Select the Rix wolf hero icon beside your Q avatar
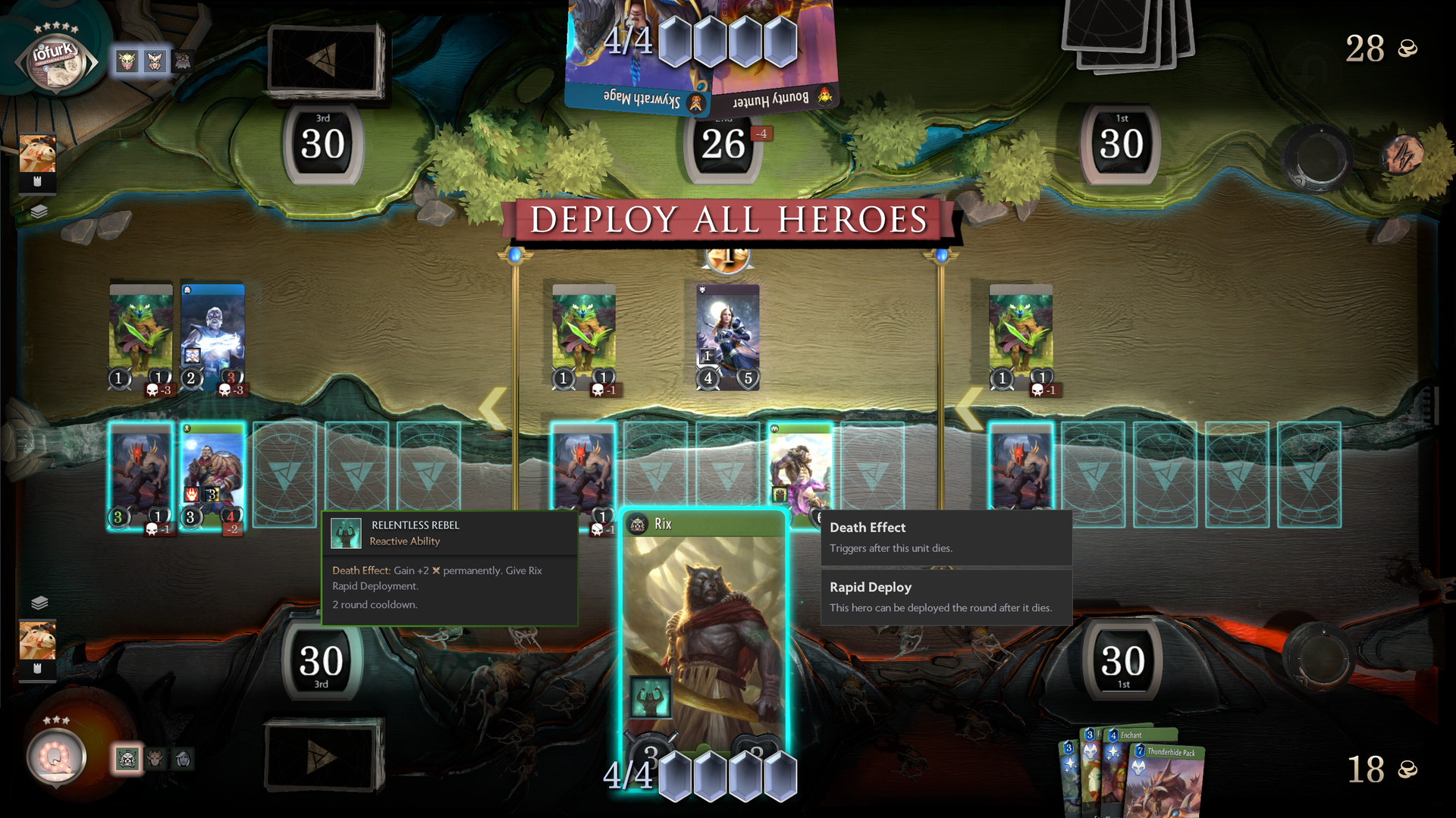1456x818 pixels. point(127,760)
